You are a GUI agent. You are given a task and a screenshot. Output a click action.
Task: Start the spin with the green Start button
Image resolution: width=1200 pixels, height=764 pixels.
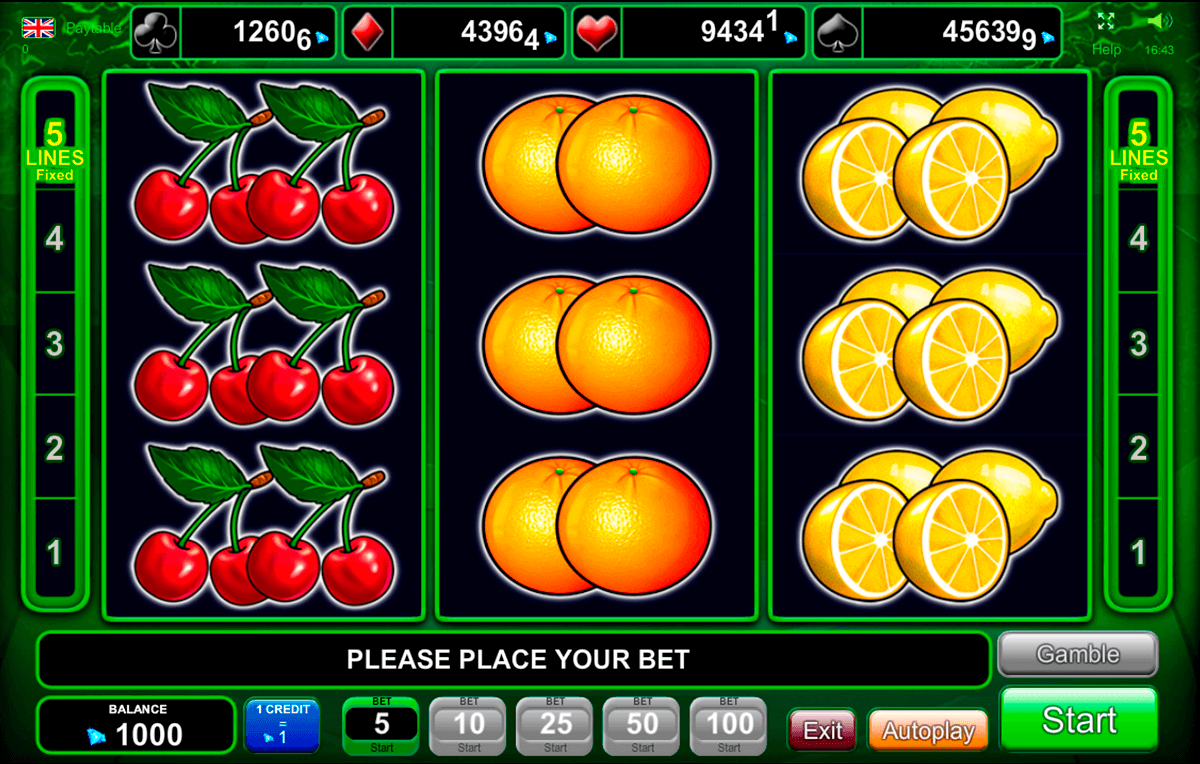(1078, 720)
